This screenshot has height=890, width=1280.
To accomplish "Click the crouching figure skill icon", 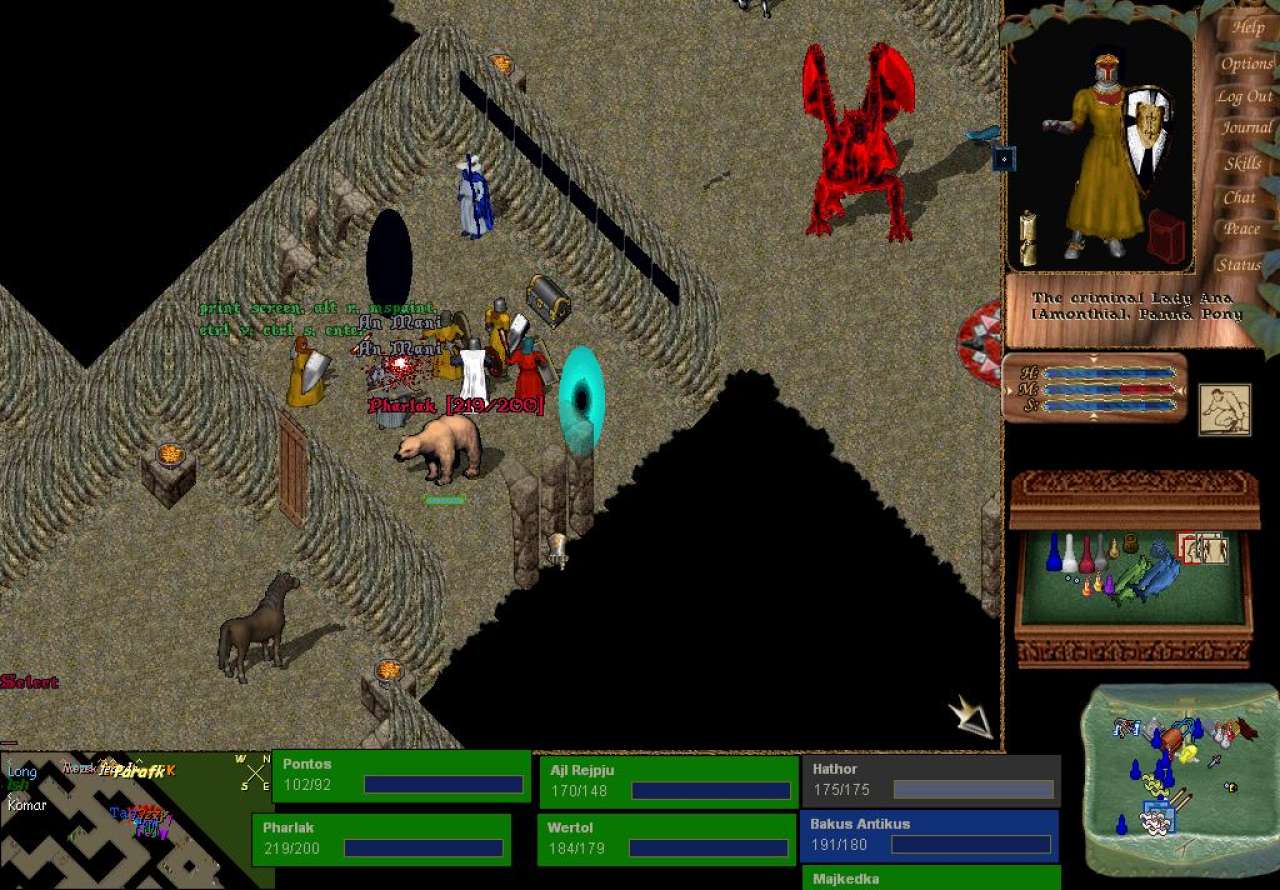I will click(1224, 410).
